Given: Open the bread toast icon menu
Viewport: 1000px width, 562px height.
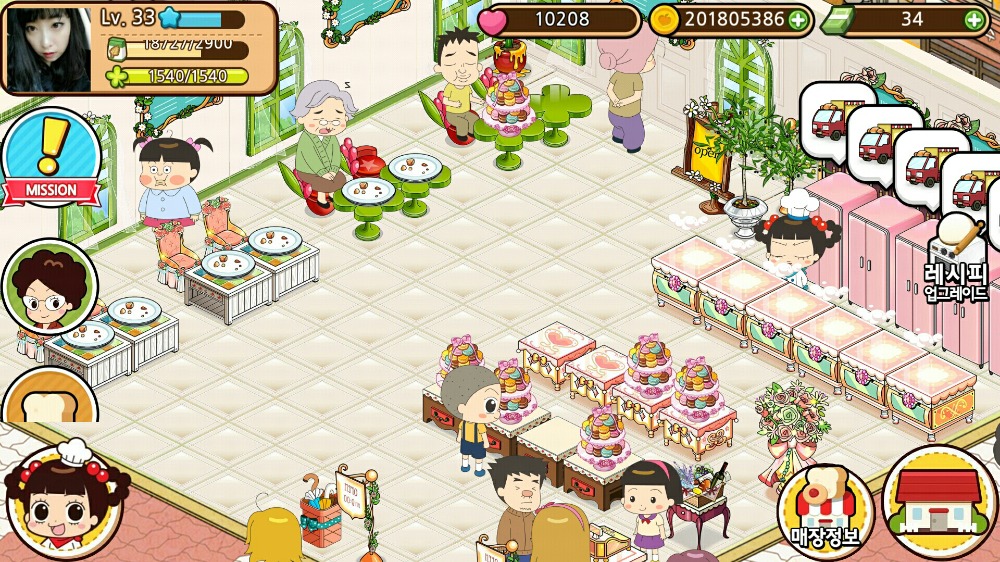Looking at the screenshot, I should 50,400.
